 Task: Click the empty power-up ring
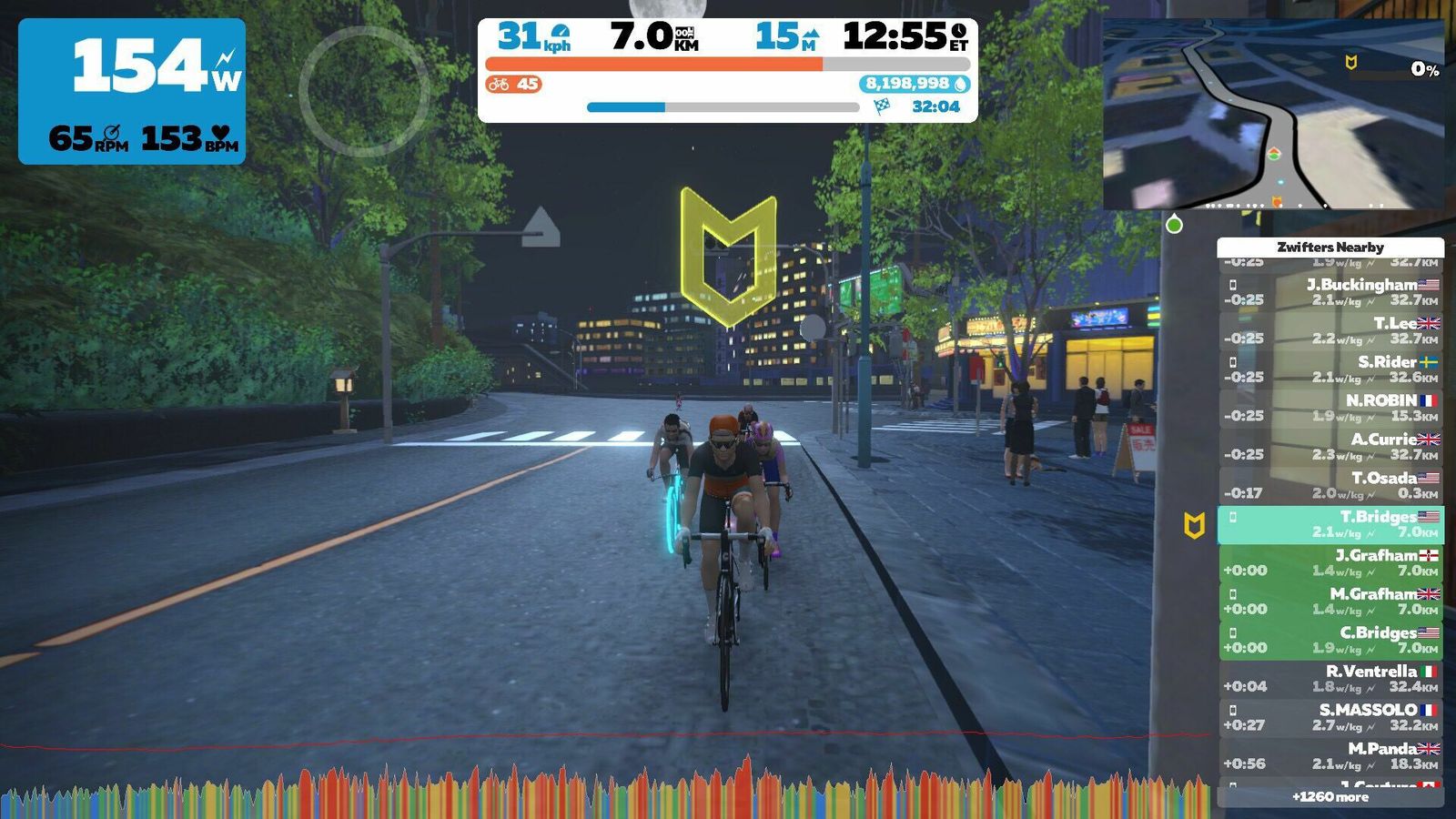coord(364,91)
